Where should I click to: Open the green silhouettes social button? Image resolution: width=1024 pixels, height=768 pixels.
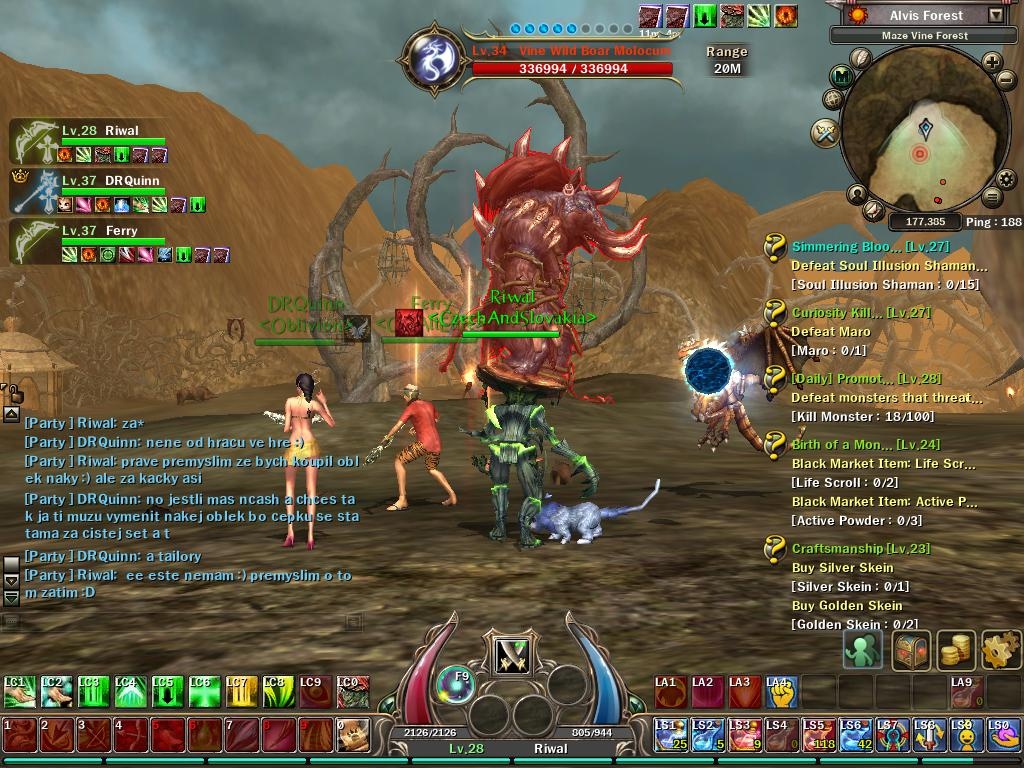pos(862,650)
